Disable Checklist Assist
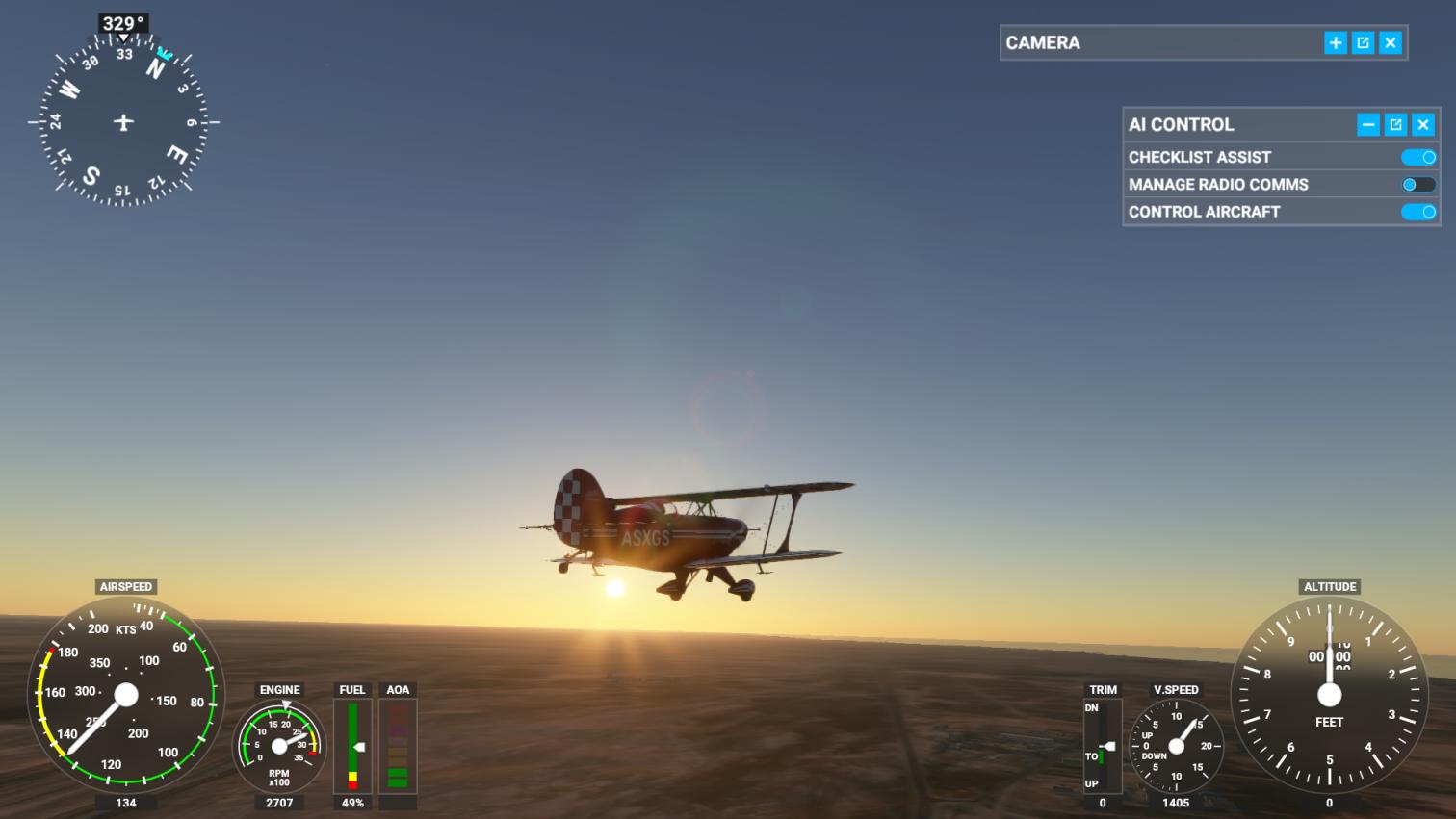The image size is (1456, 819). pos(1418,156)
